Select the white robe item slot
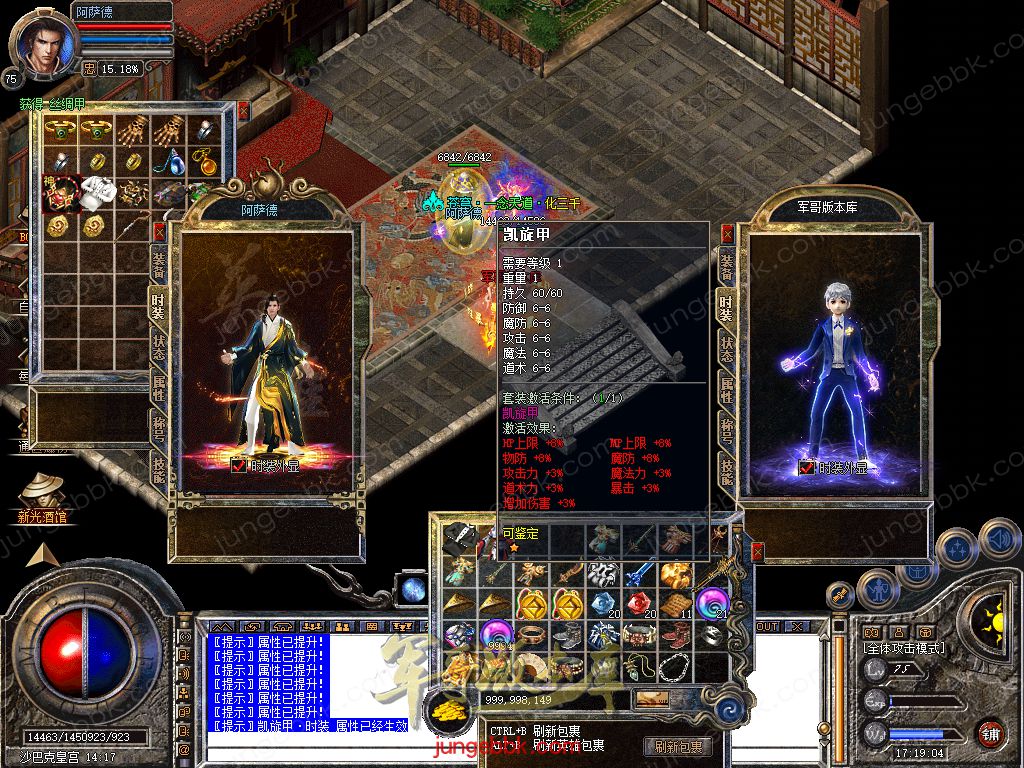Screen dimensions: 1024x768 (x=99, y=190)
